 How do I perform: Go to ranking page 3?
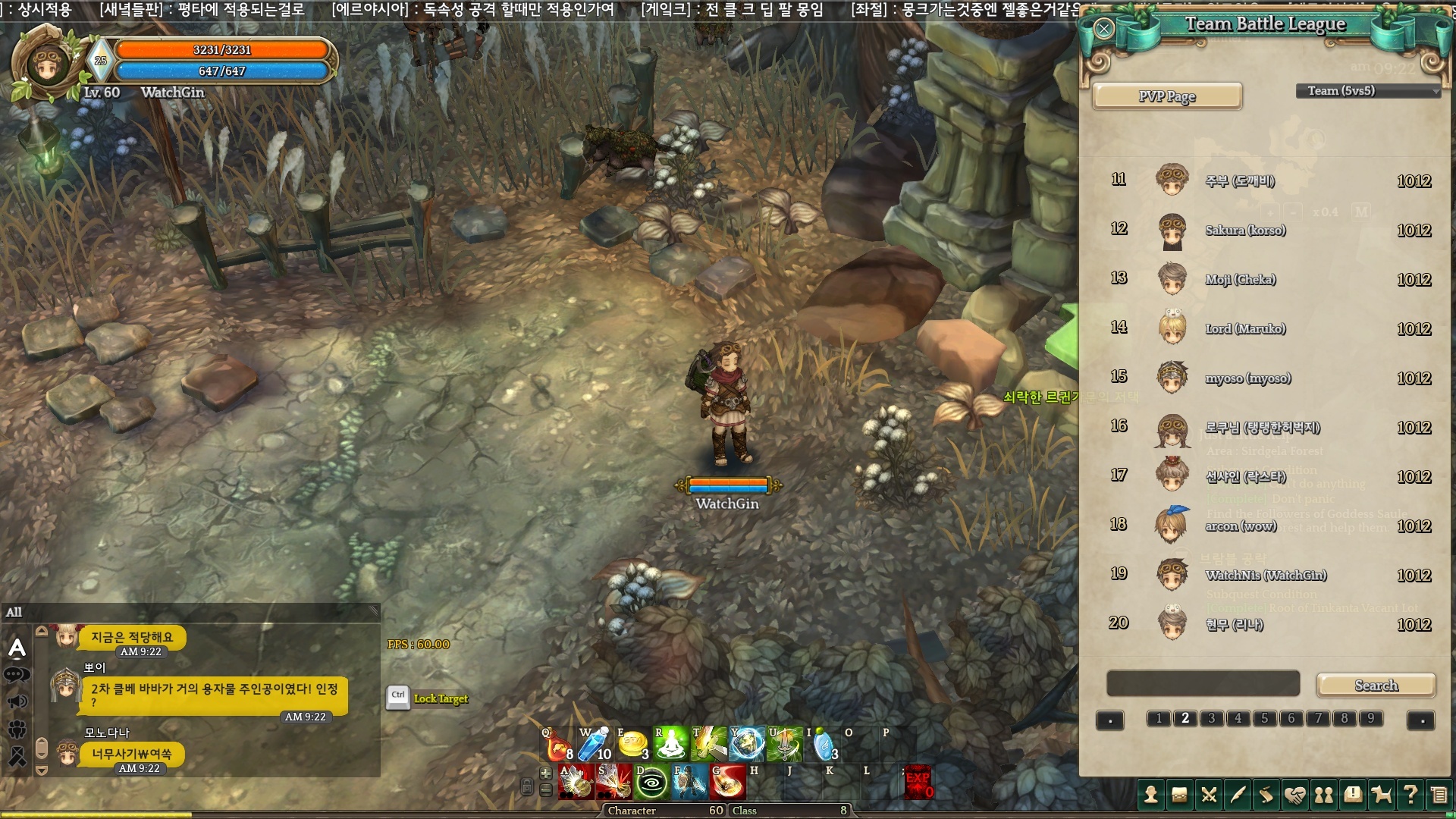coord(1211,718)
